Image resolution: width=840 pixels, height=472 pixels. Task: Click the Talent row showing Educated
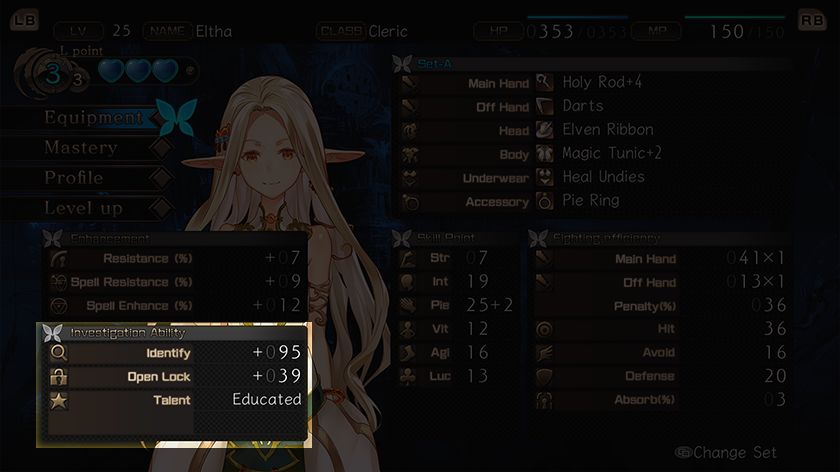174,400
